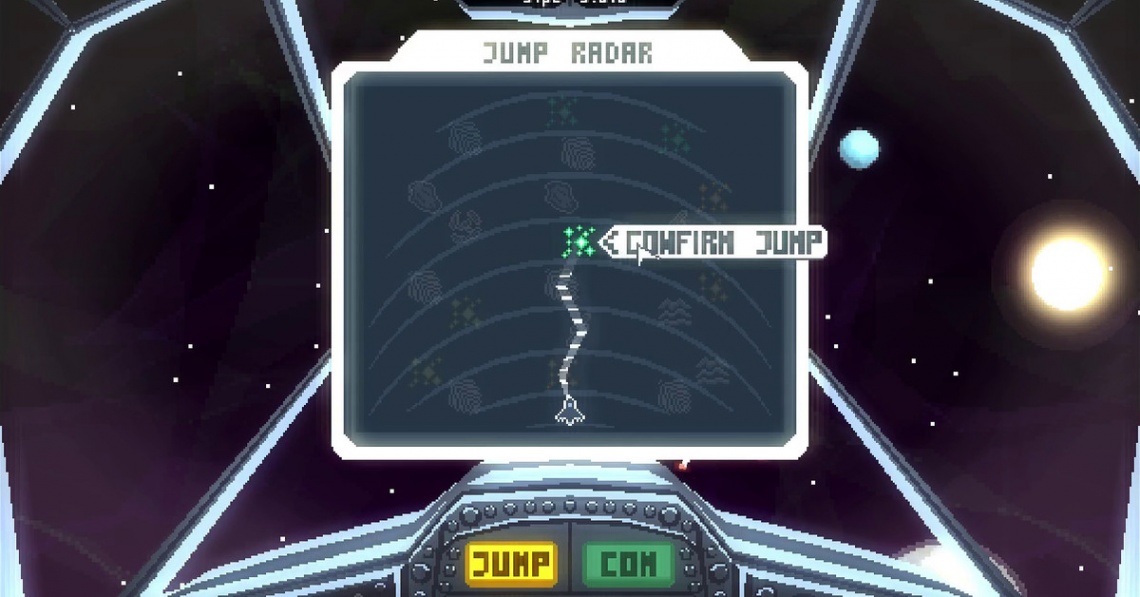
Task: Open the green COM console button
Action: pyautogui.click(x=627, y=564)
